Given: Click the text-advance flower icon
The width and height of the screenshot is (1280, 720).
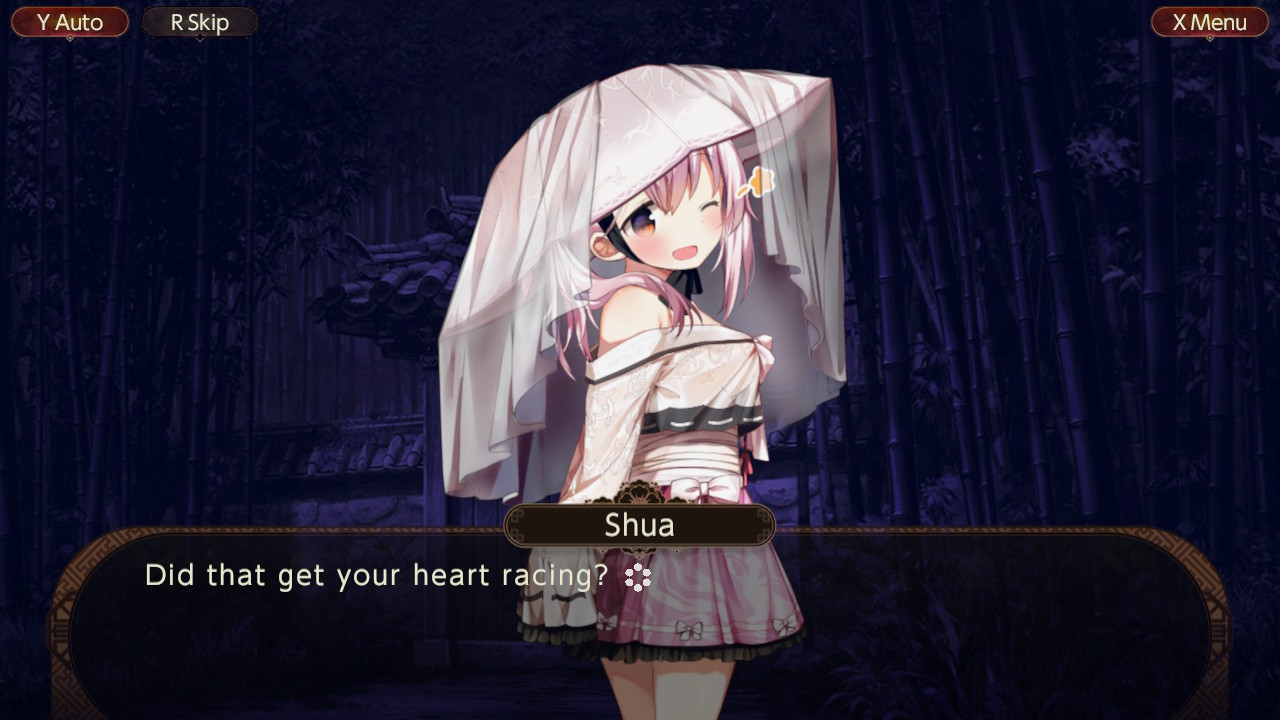Looking at the screenshot, I should click(638, 577).
